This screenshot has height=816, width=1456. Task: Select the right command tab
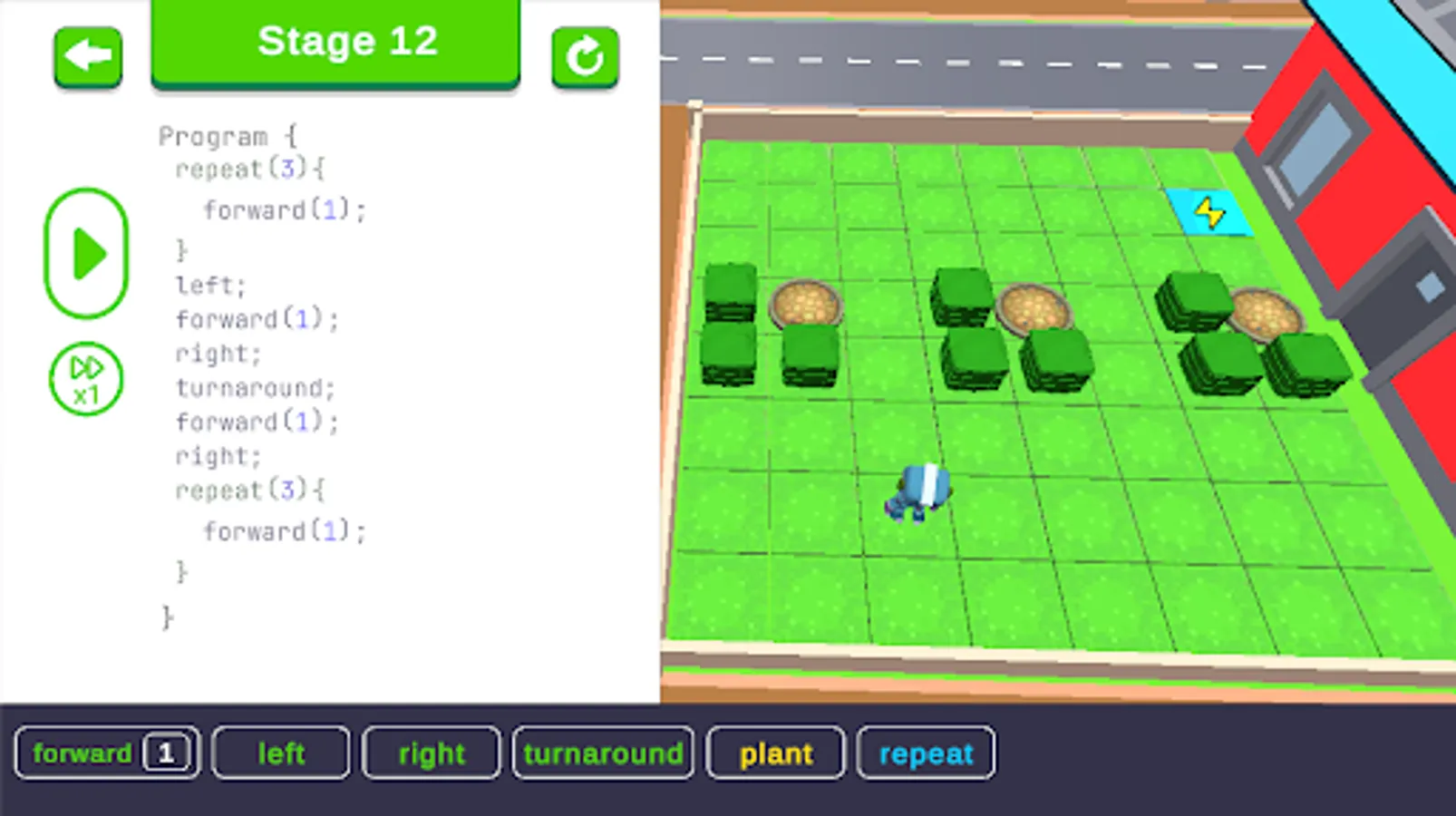coord(431,752)
